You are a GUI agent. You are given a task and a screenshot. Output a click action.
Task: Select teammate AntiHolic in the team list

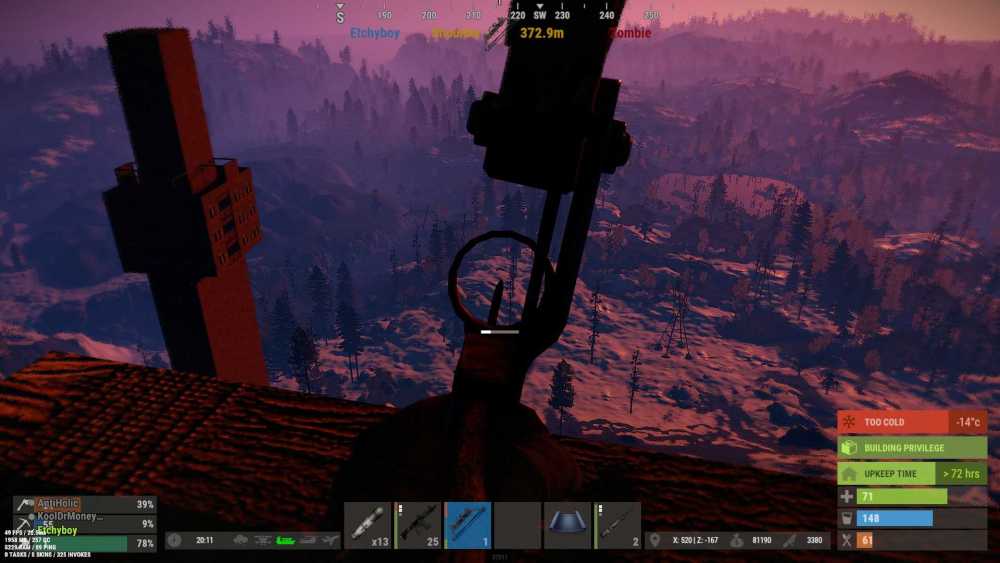click(x=70, y=504)
